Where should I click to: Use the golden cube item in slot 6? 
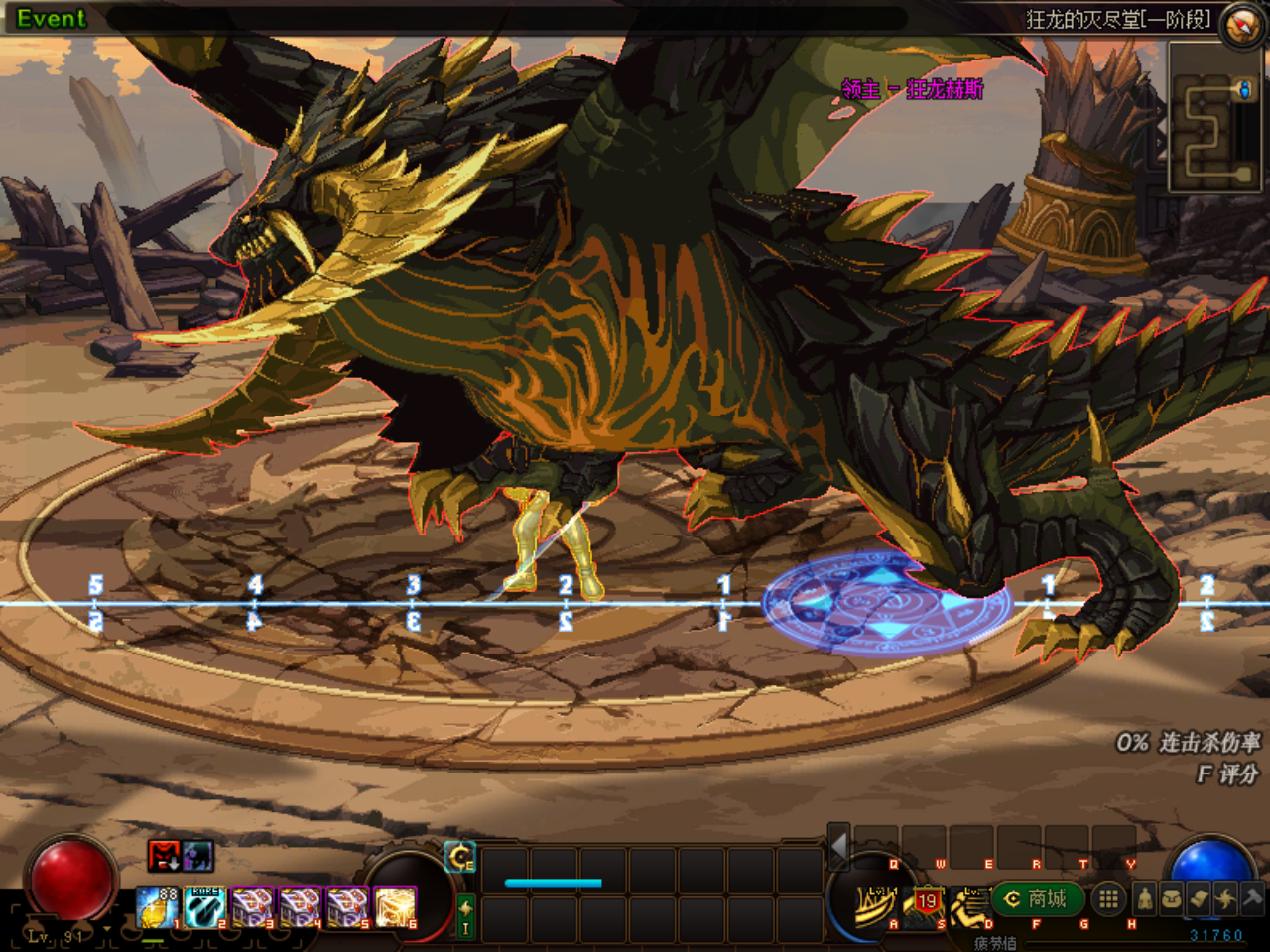pyautogui.click(x=395, y=906)
